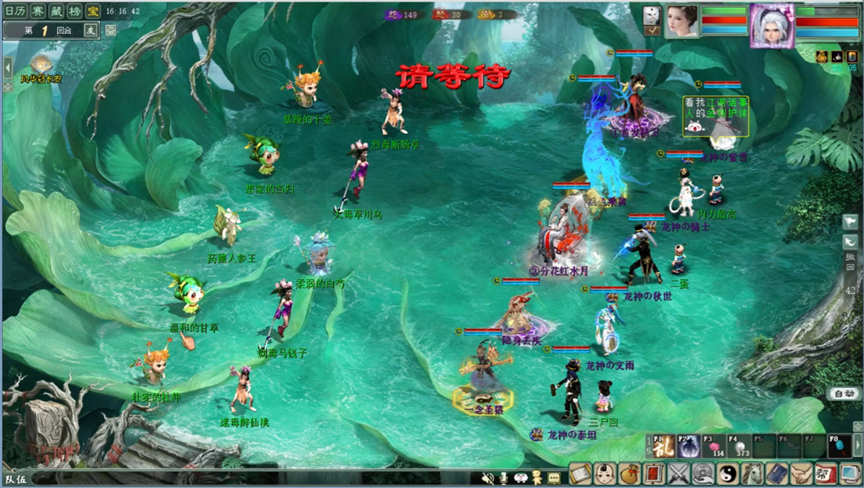The width and height of the screenshot is (864, 488).
Task: Open the 日历 calendar button
Action: click(17, 10)
